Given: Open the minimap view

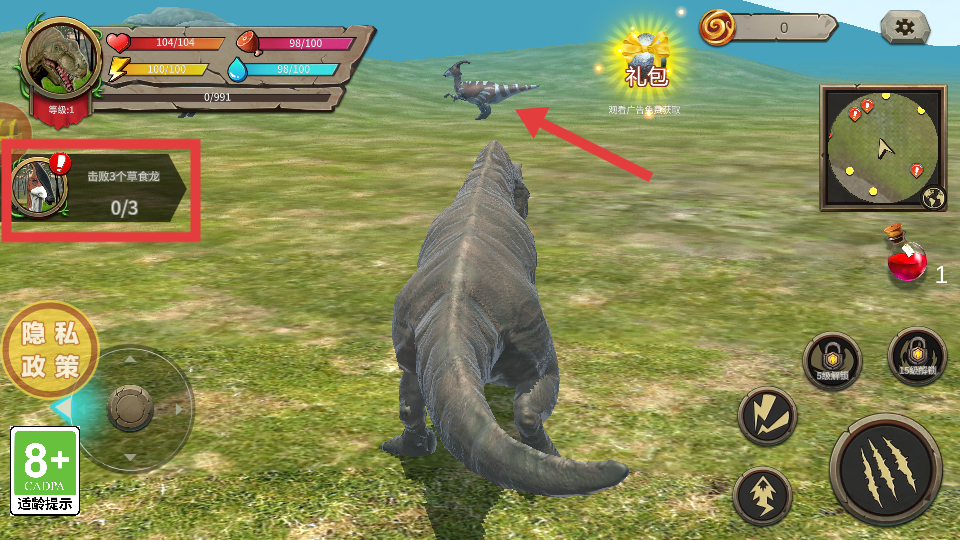Looking at the screenshot, I should [879, 147].
